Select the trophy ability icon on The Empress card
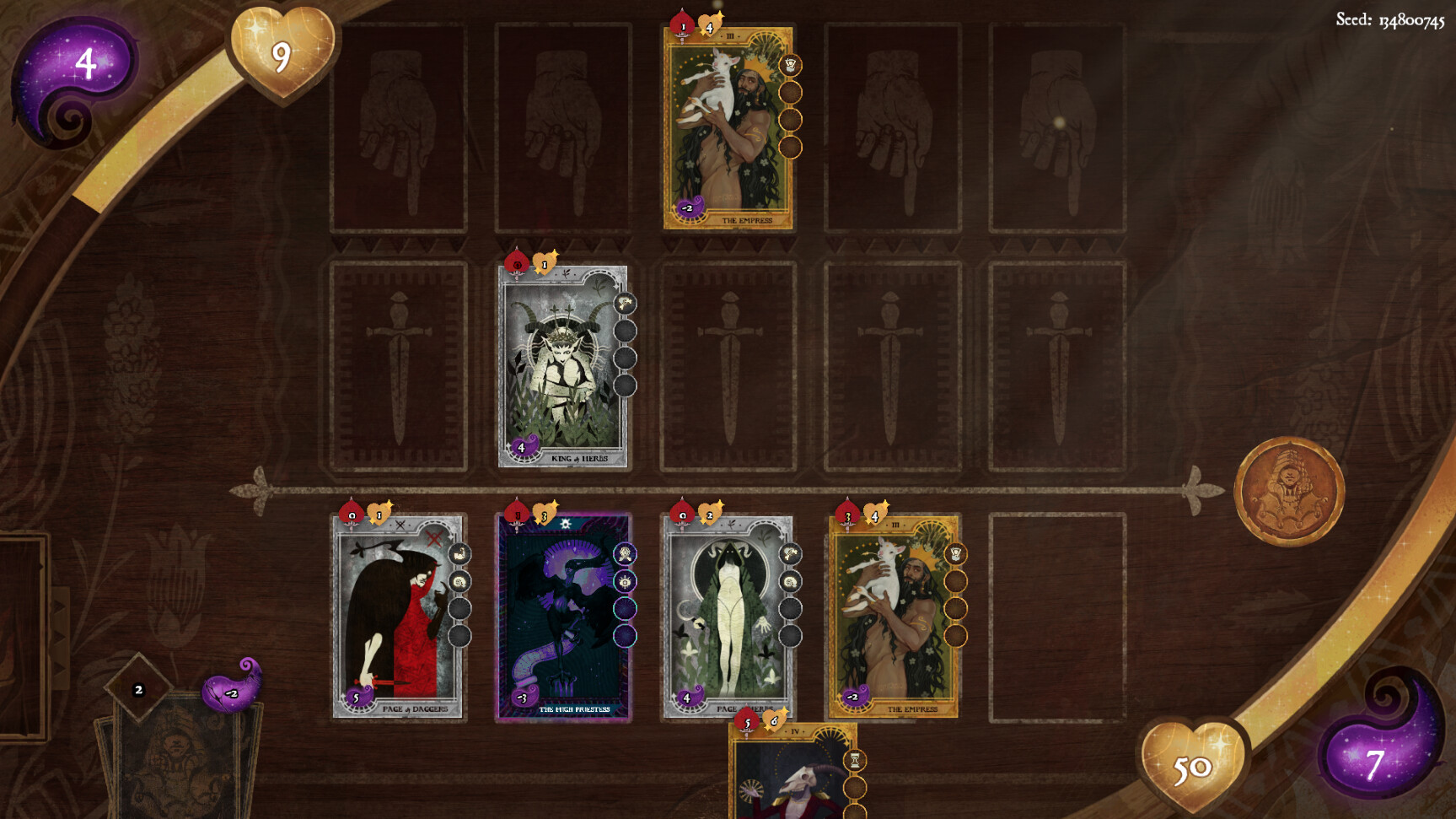The image size is (1456, 819). tap(792, 63)
